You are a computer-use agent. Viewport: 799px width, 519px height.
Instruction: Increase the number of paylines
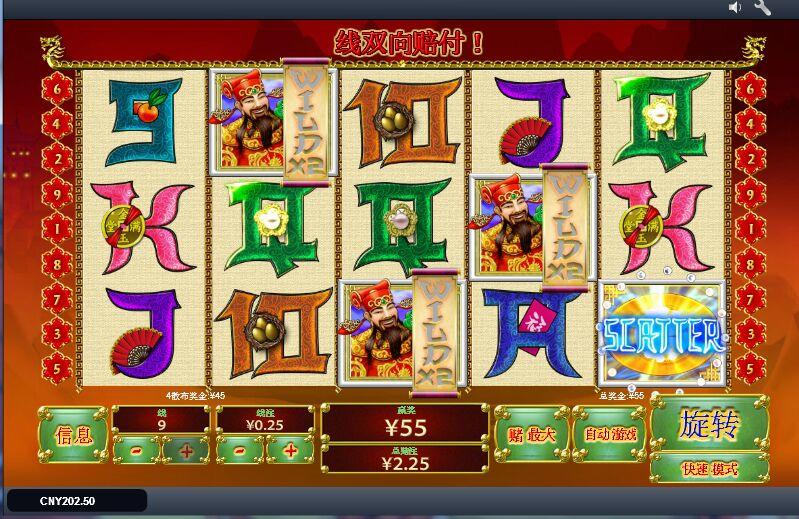point(186,450)
